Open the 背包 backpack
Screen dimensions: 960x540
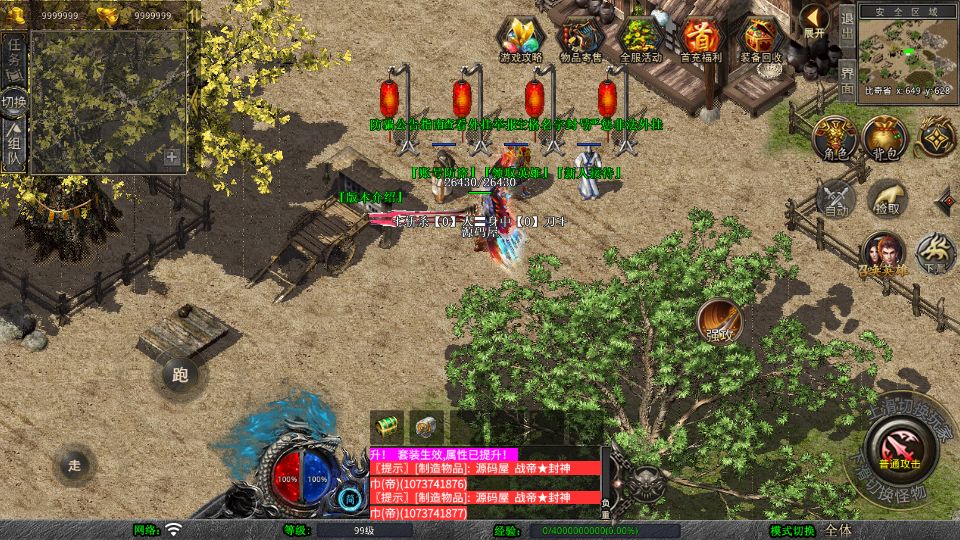[x=886, y=138]
